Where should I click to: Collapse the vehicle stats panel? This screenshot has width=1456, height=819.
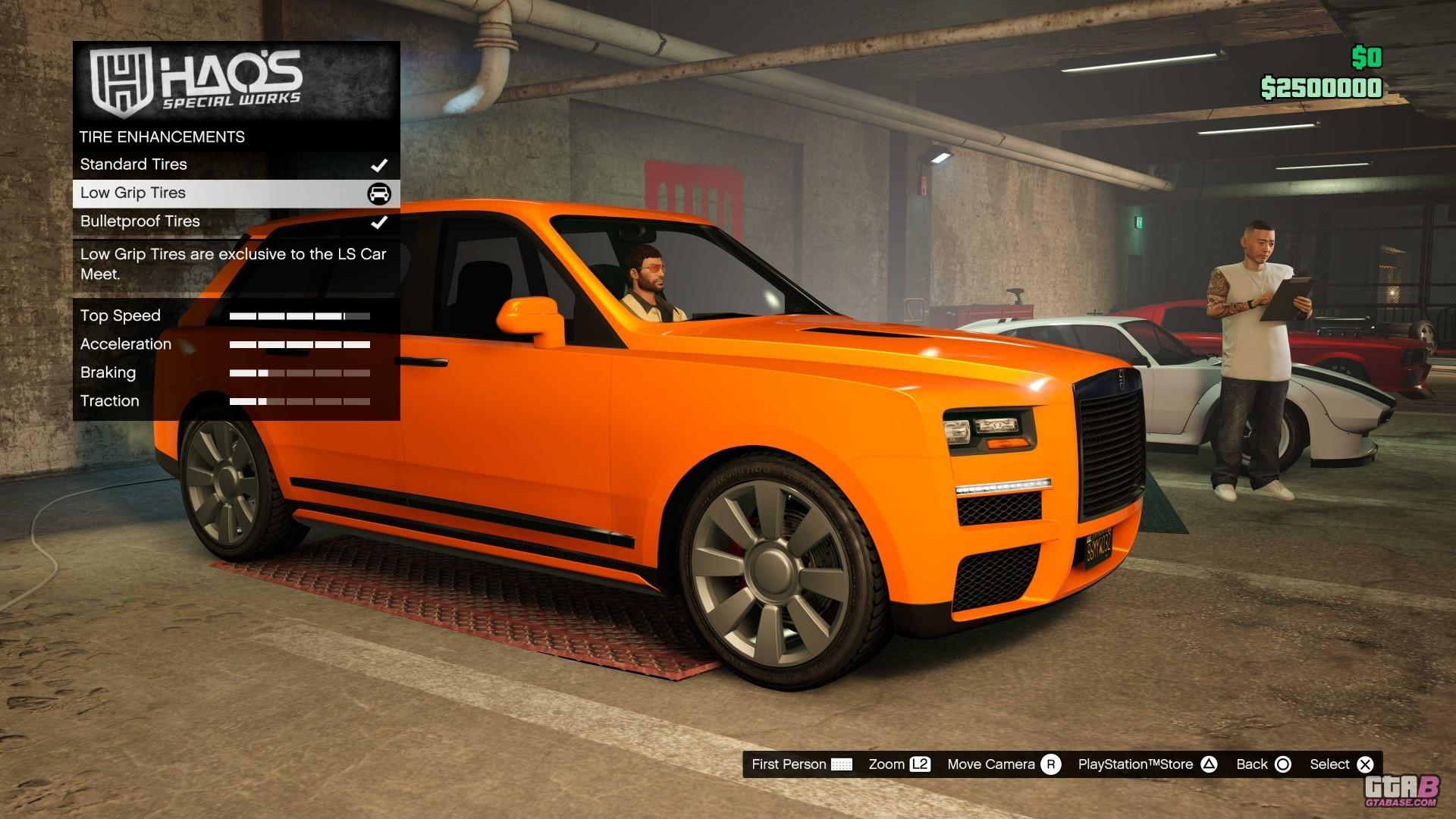click(227, 358)
